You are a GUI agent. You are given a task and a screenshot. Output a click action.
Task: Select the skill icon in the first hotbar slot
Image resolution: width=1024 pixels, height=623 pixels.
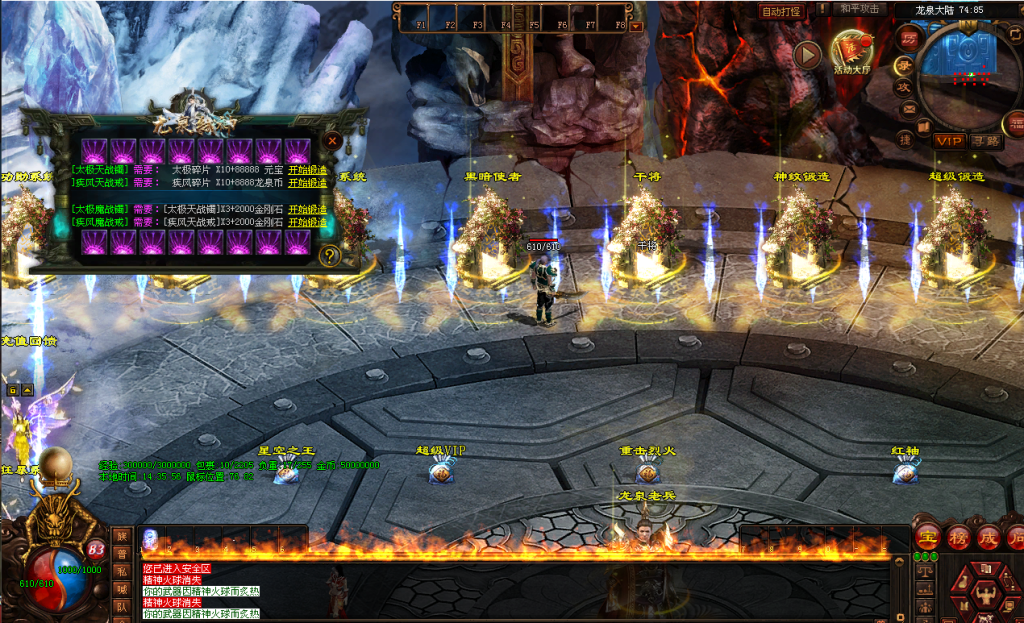(x=150, y=538)
